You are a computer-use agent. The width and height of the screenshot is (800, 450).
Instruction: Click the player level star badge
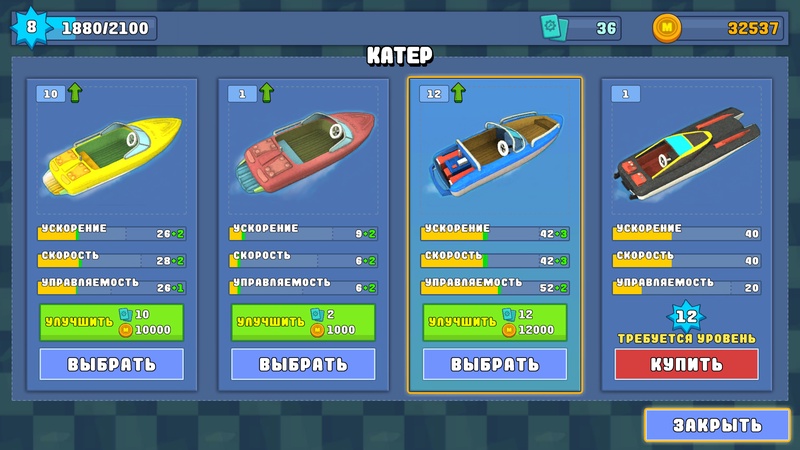30,27
